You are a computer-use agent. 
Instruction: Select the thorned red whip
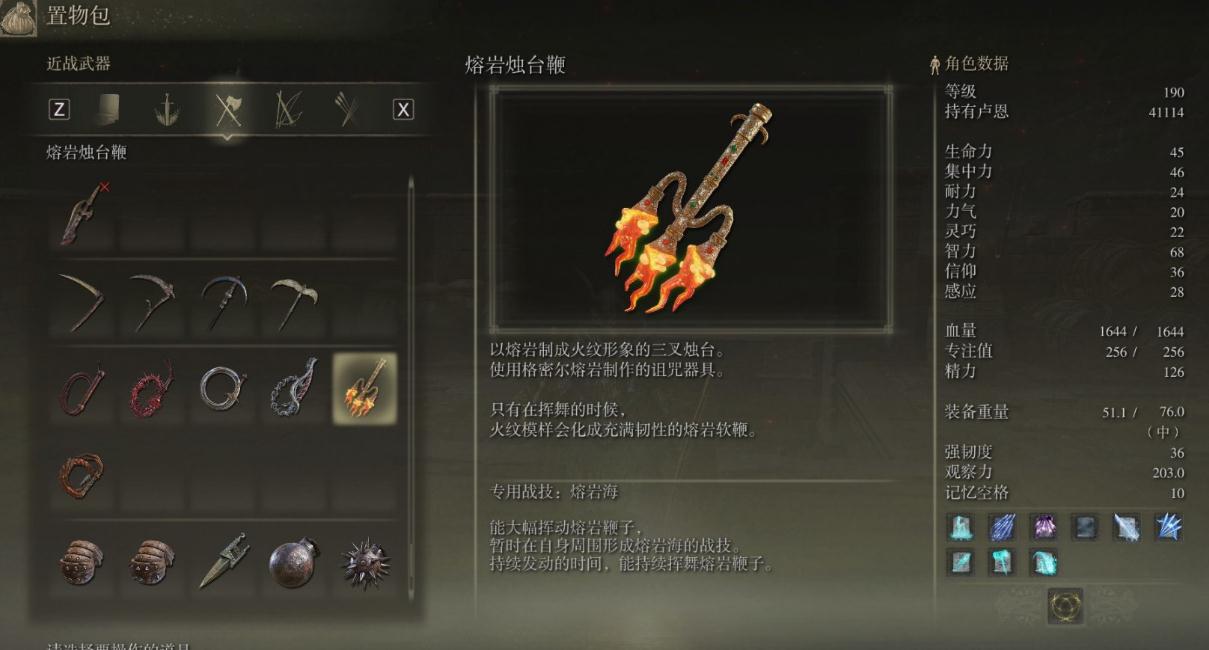(x=152, y=388)
